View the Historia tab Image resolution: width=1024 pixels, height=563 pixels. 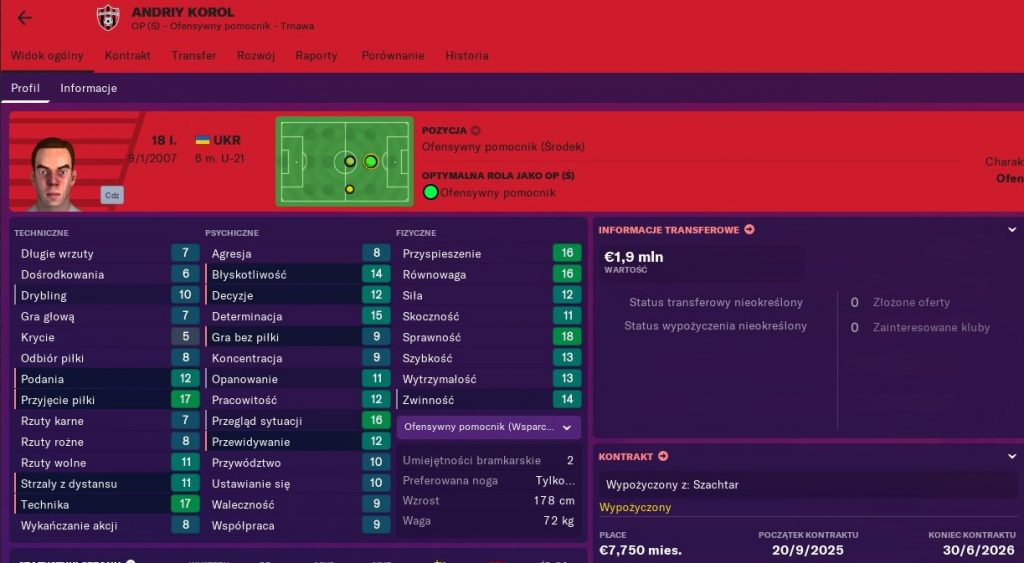coord(467,56)
